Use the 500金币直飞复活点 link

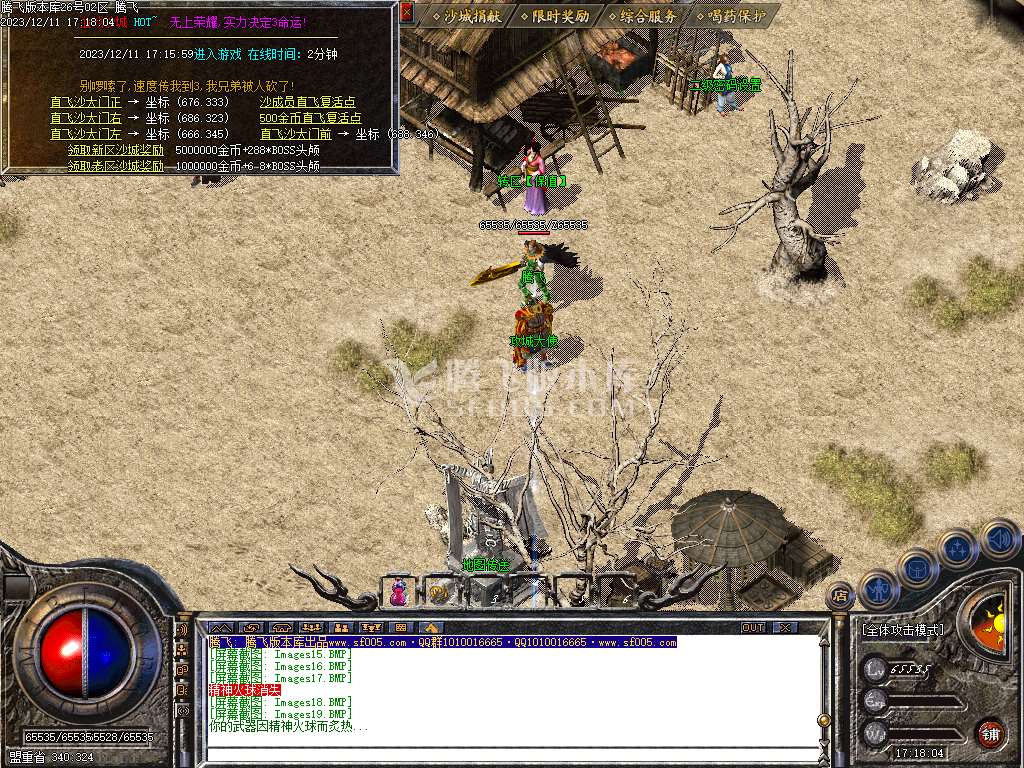coord(310,118)
